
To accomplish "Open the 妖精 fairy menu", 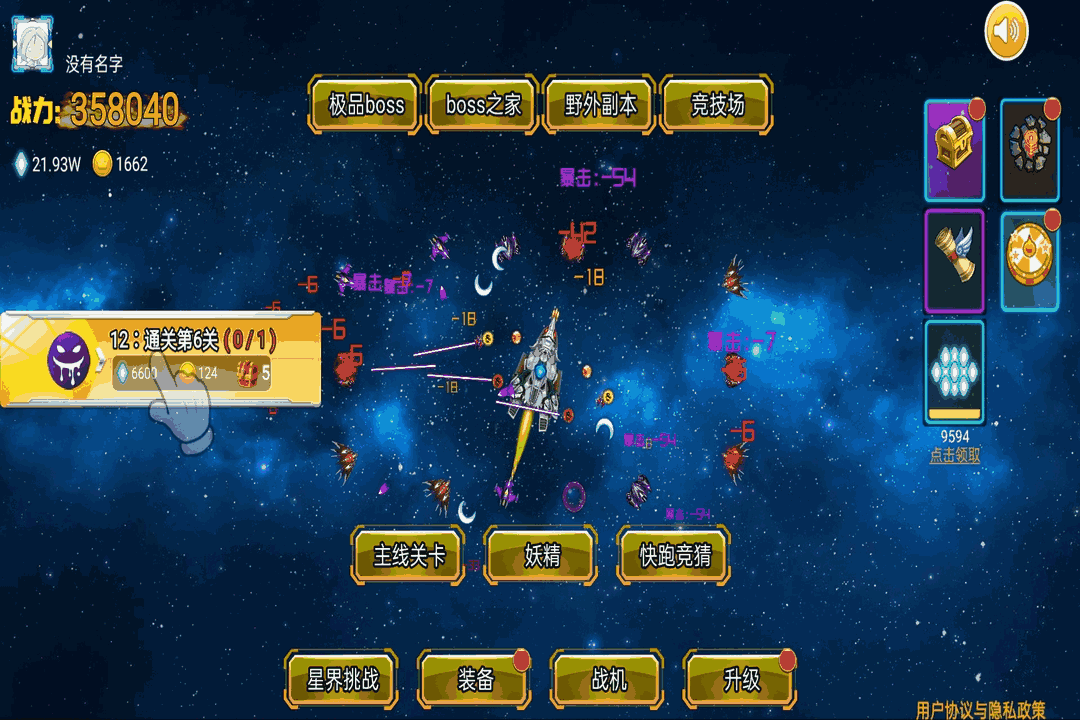I will pos(541,556).
